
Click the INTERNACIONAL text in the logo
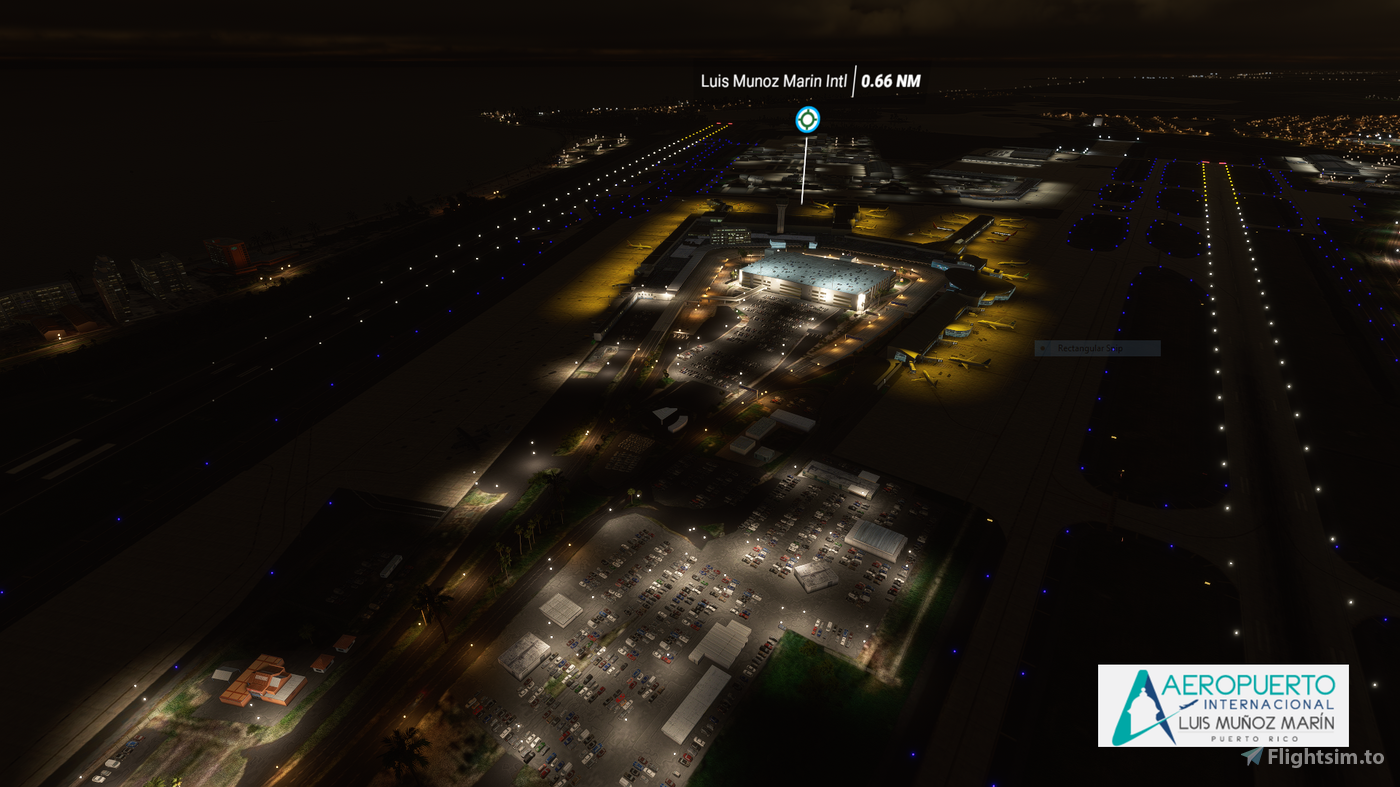(x=1268, y=704)
